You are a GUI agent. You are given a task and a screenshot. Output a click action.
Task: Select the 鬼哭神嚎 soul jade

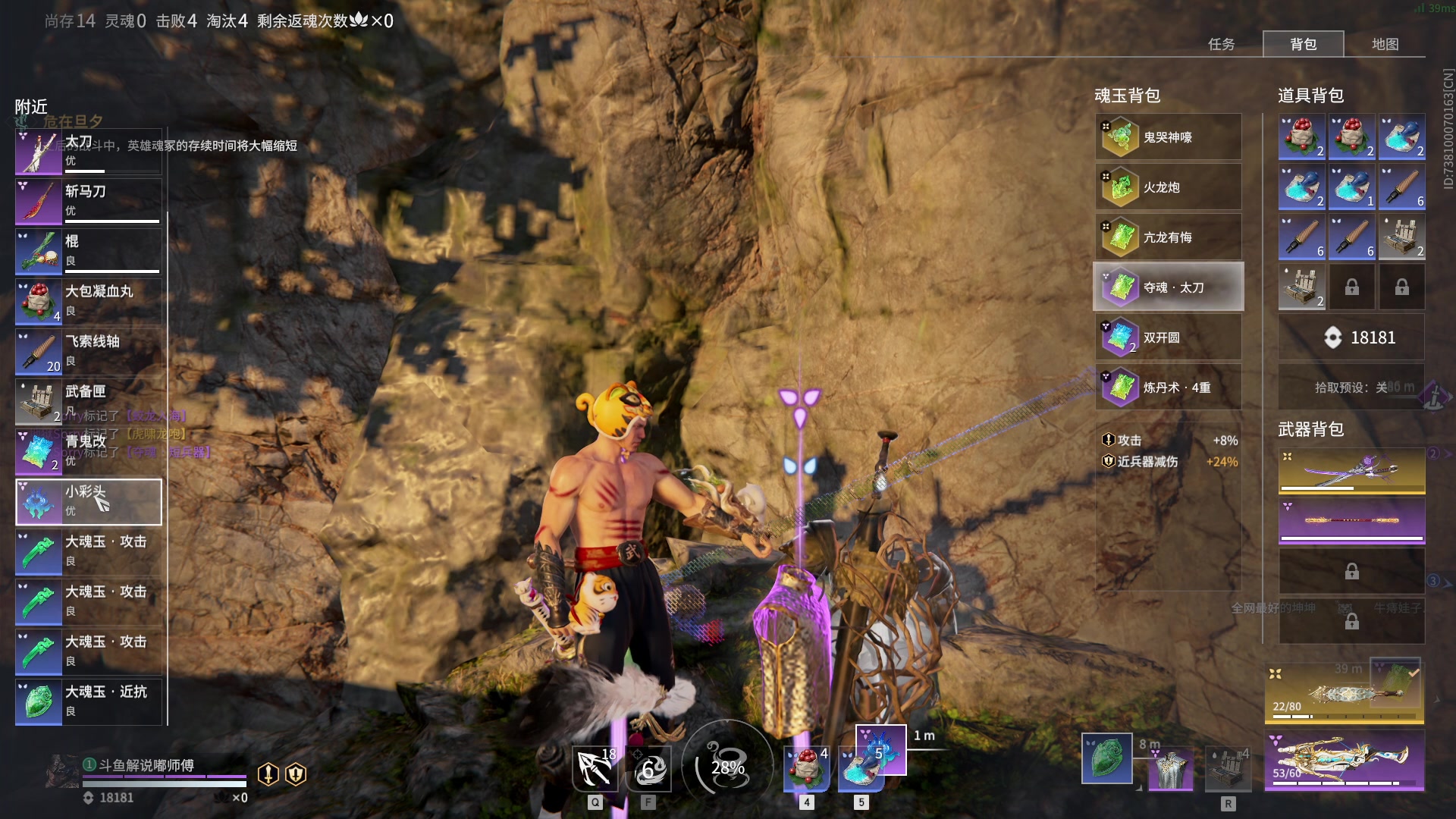(1168, 137)
